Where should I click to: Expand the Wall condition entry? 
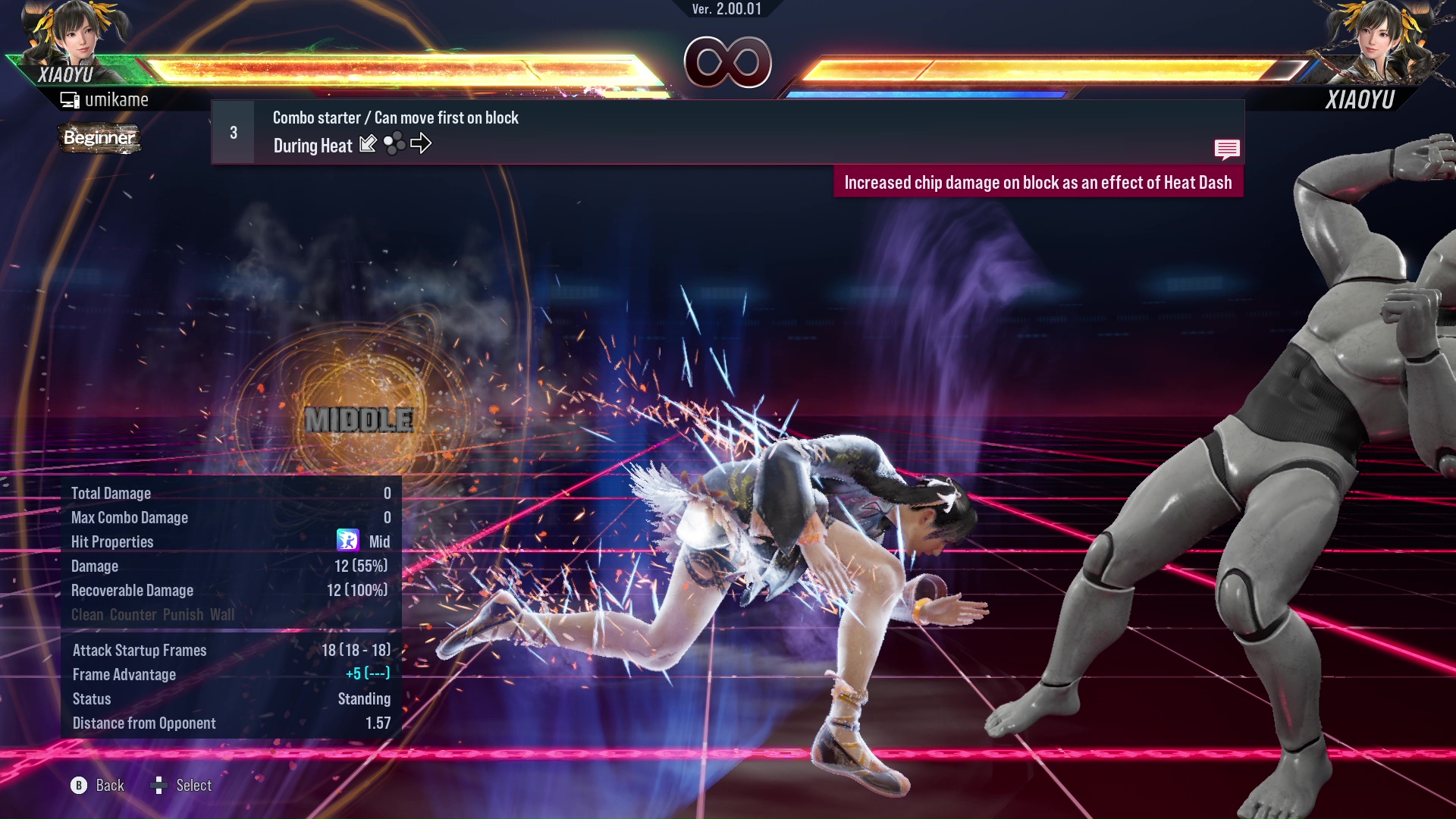[x=223, y=614]
